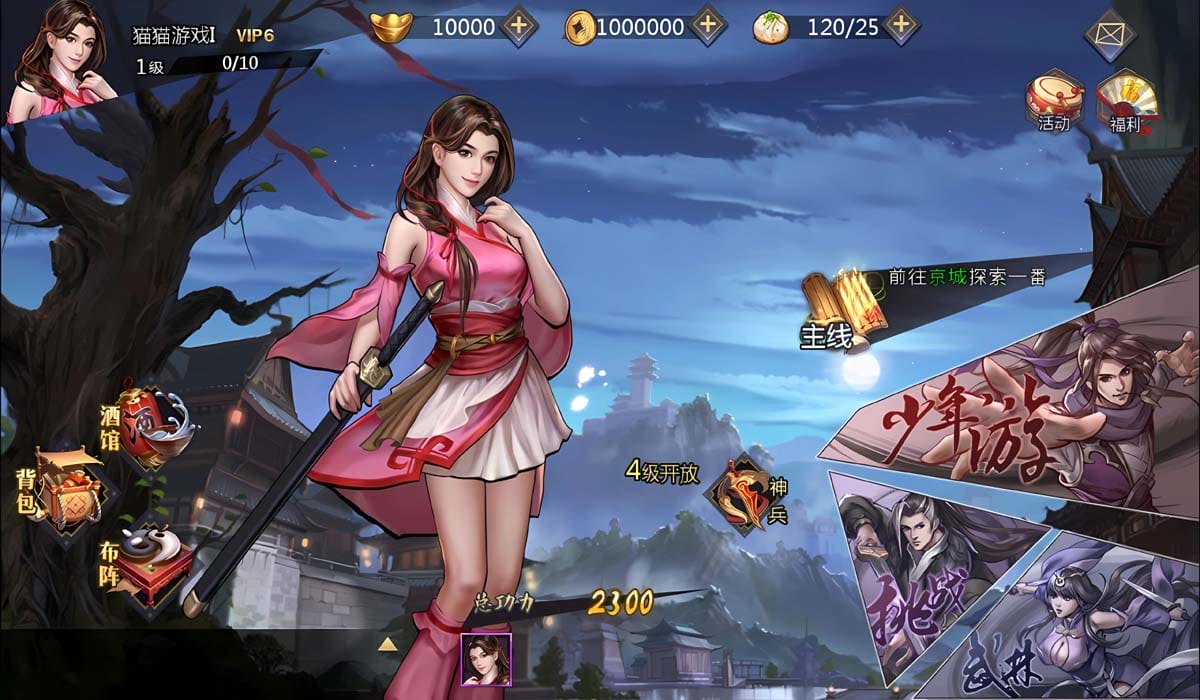
Task: Open the player avatar profile
Action: (x=62, y=60)
